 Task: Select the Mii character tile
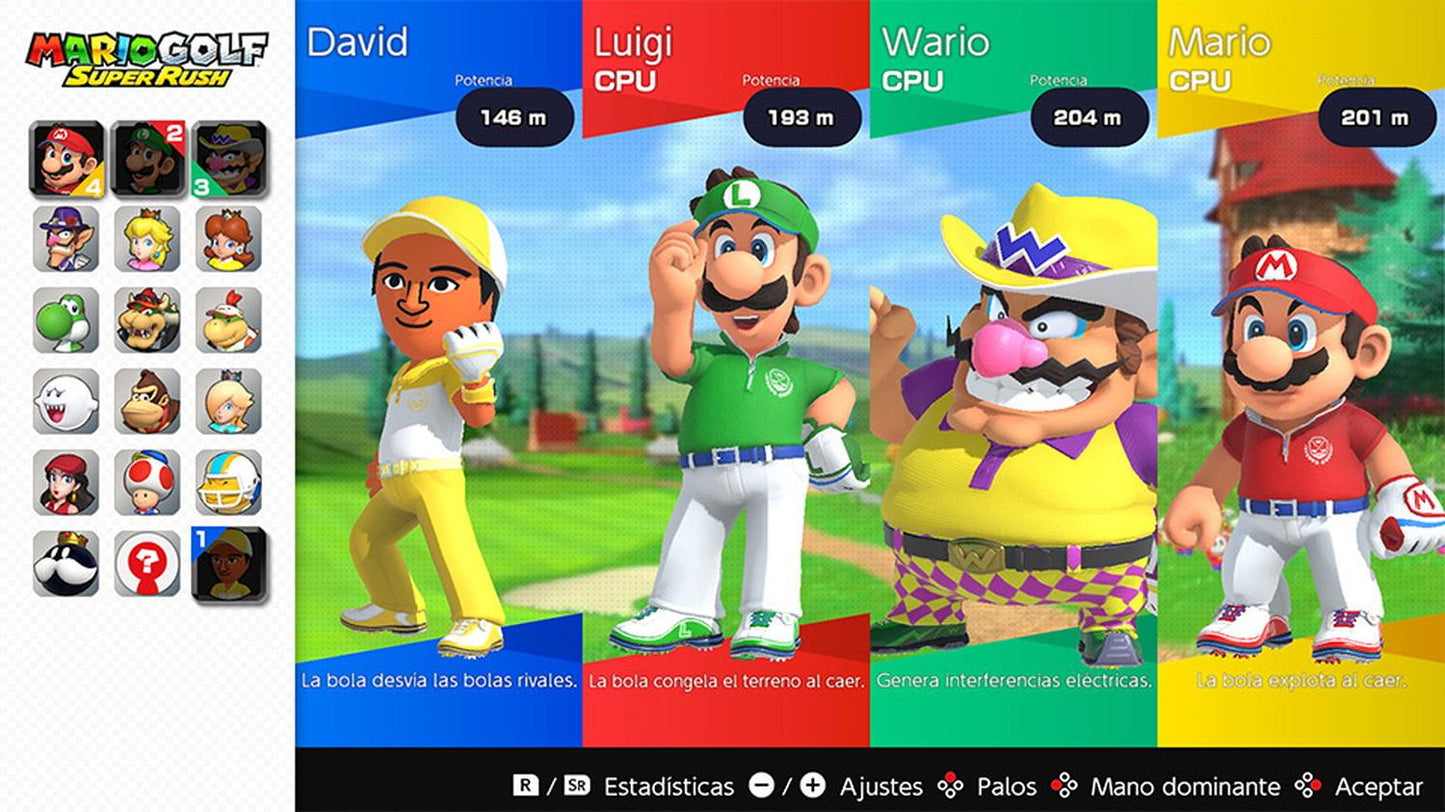(x=229, y=563)
